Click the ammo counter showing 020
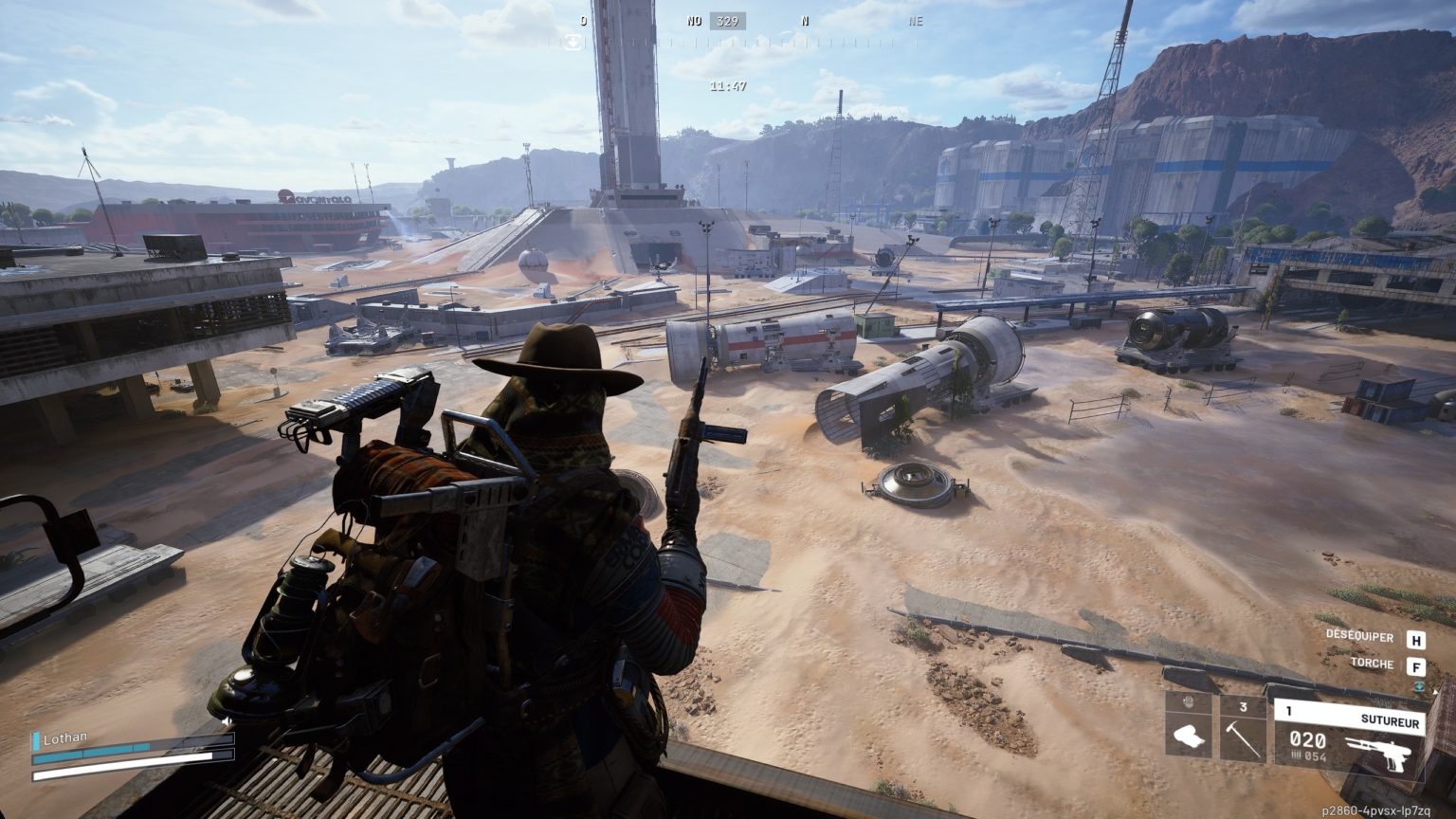1456x819 pixels. pos(1308,740)
